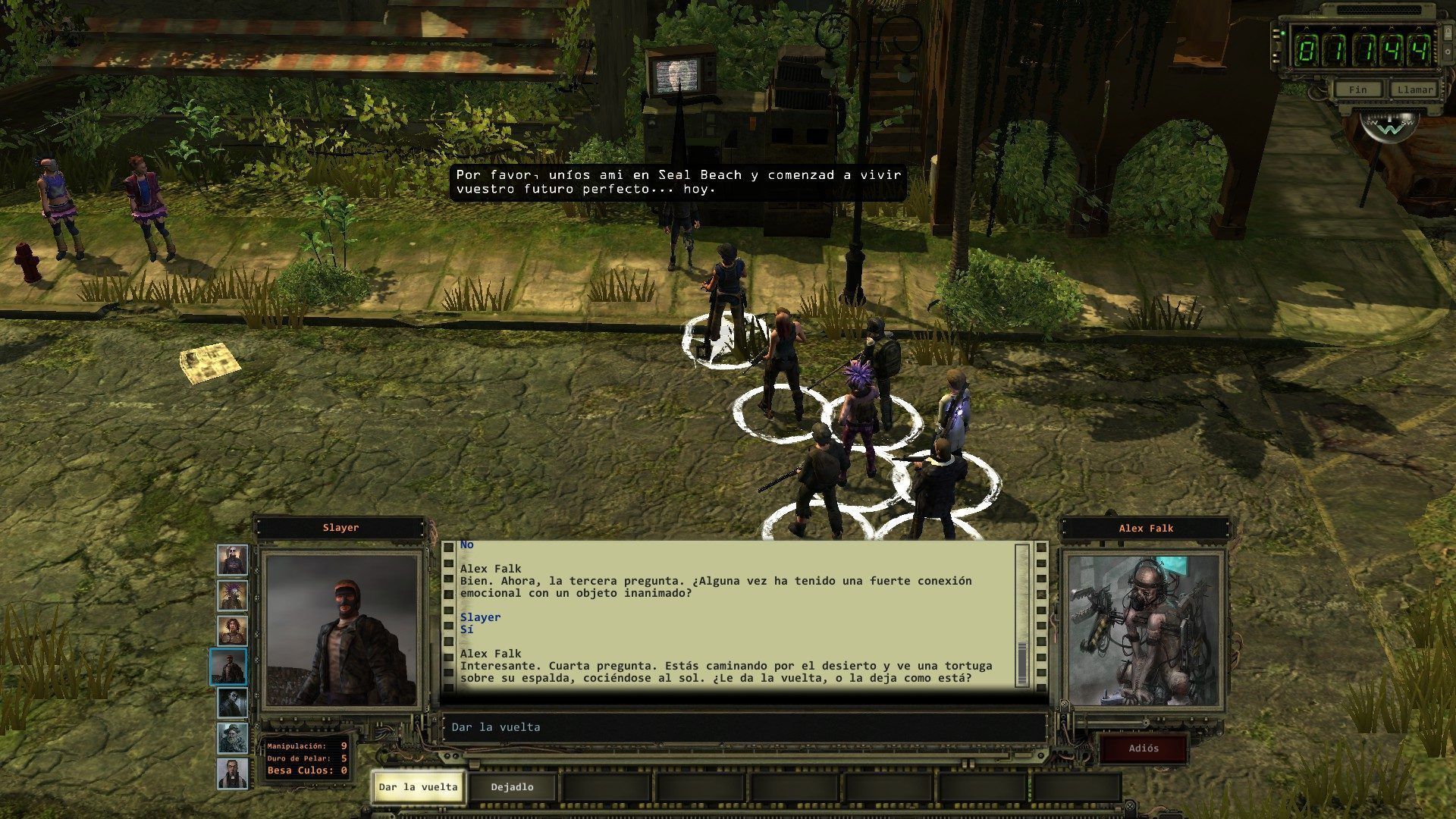
Task: Pick the curly-haired woman party portrait
Action: [x=232, y=631]
